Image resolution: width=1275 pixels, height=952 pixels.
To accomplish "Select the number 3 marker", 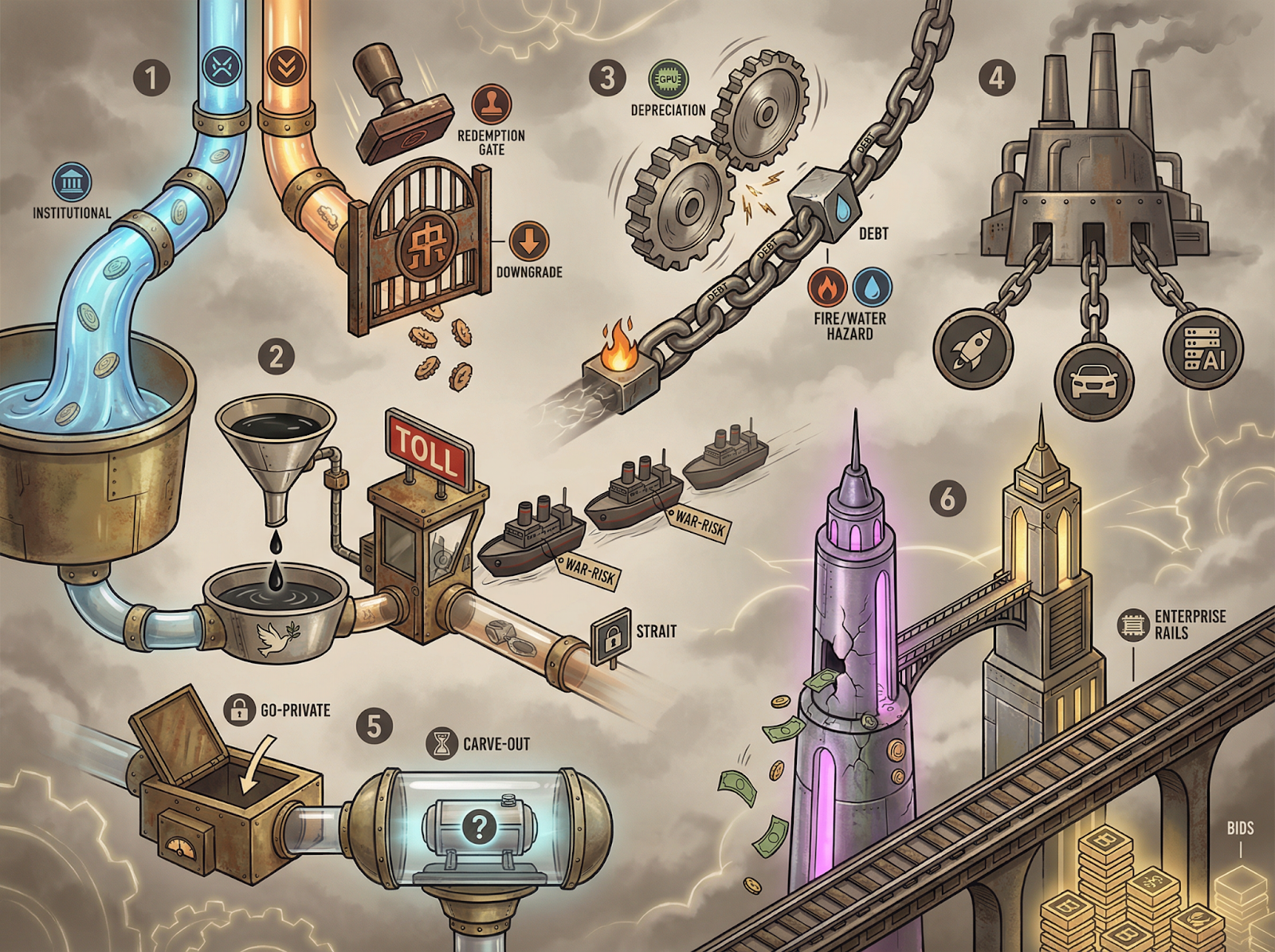I will 608,78.
